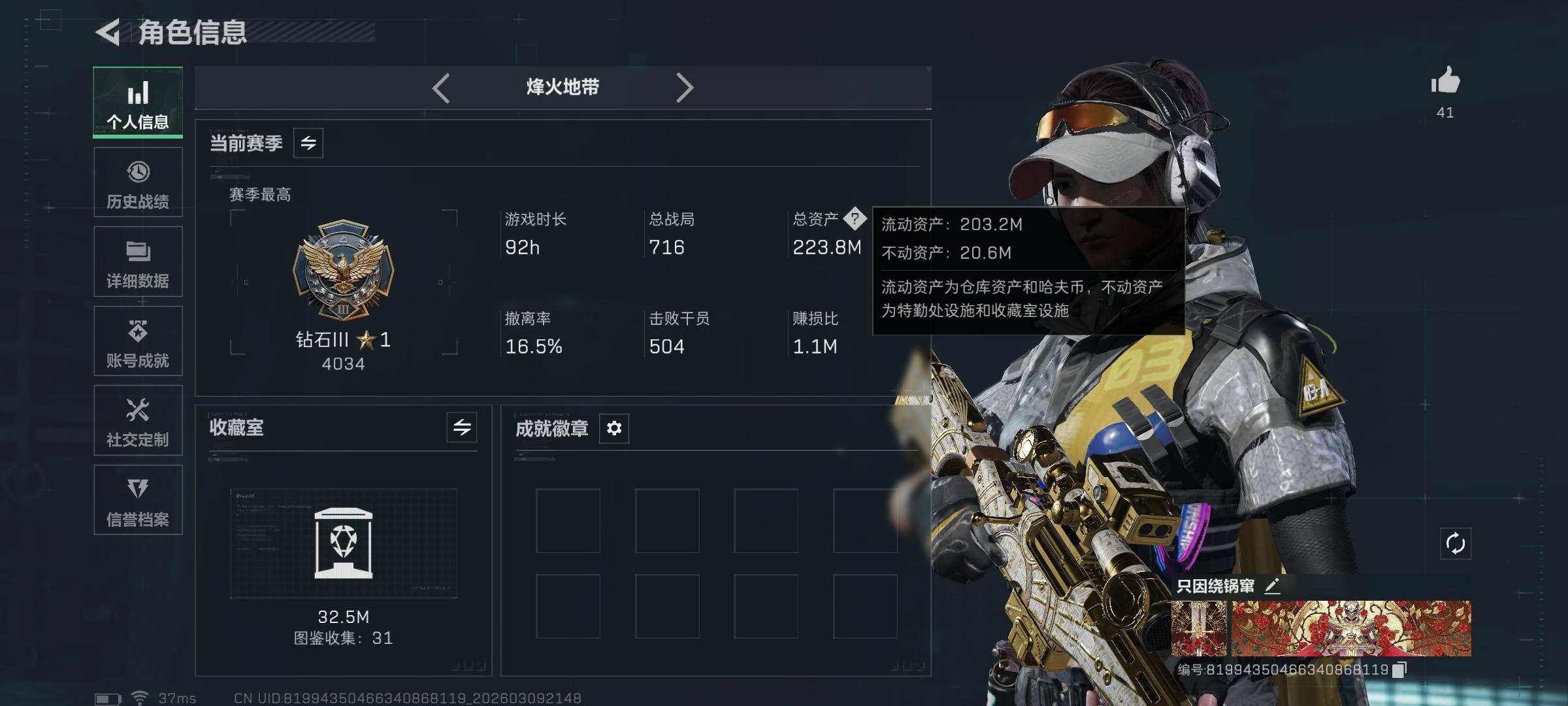This screenshot has width=1568, height=706.
Task: Switch to the previous game mode arrow
Action: point(442,88)
